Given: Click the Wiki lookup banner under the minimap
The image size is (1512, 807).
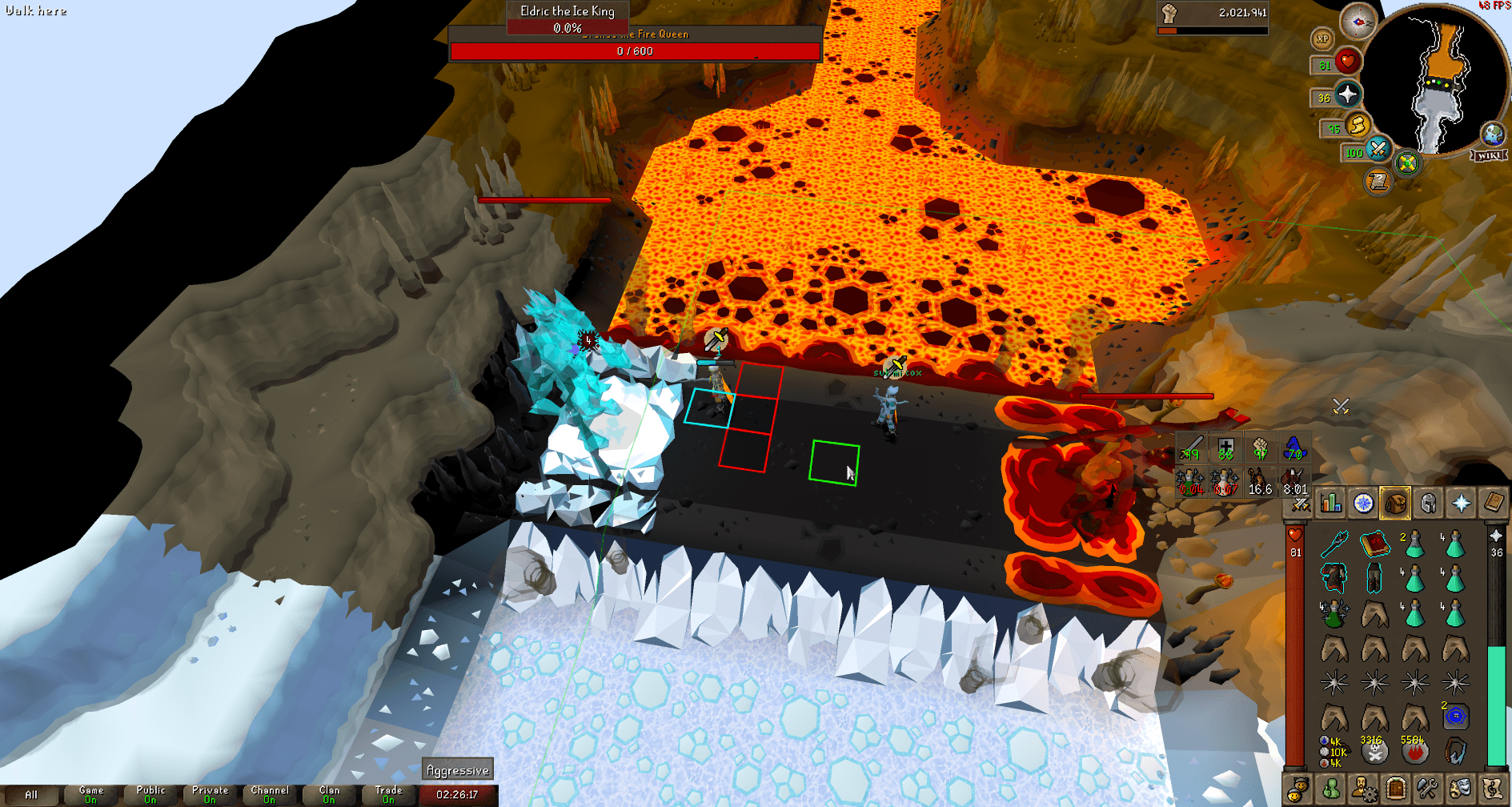Looking at the screenshot, I should click(x=1487, y=156).
